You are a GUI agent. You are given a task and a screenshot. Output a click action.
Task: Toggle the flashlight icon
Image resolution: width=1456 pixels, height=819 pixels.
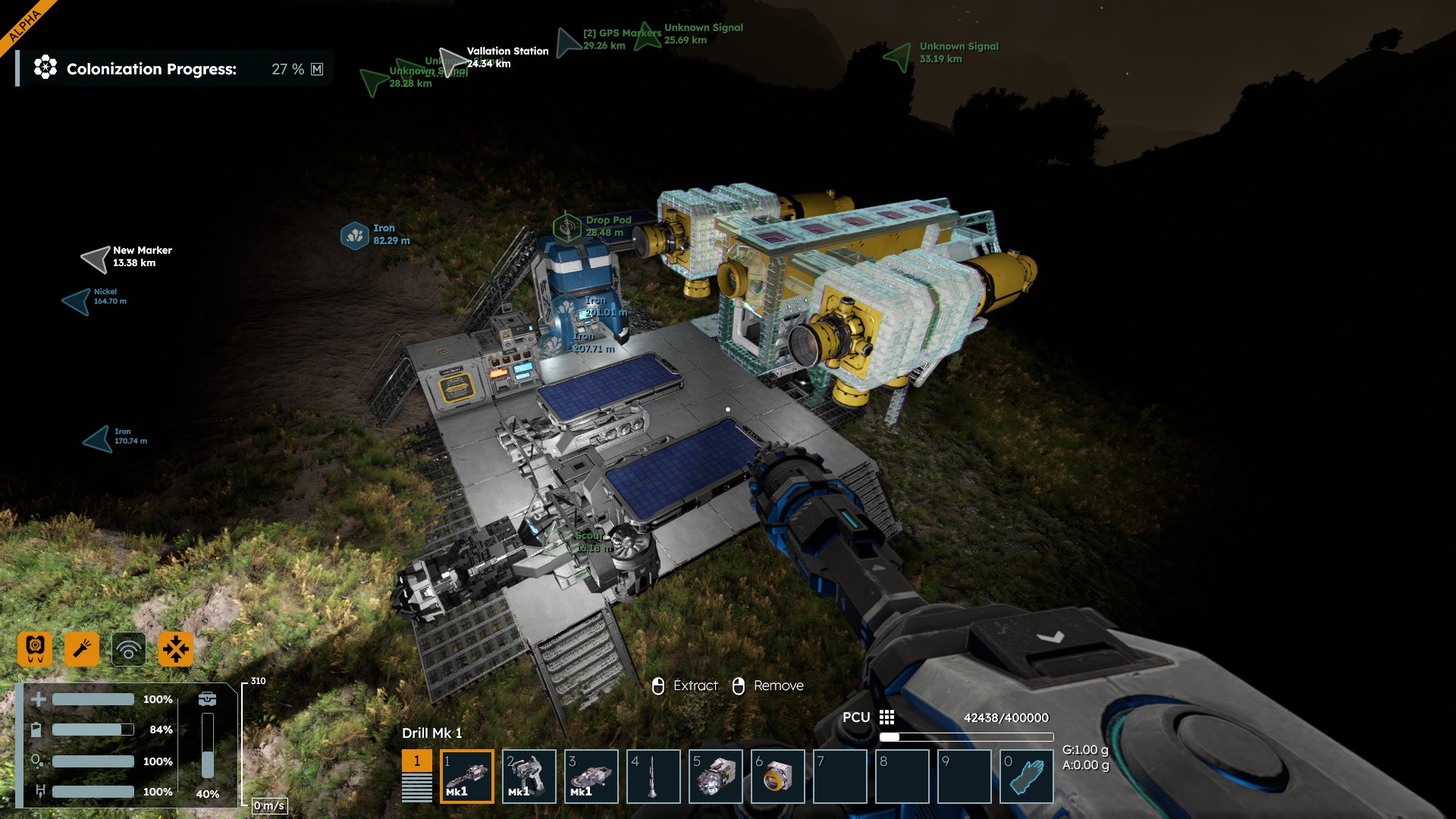(x=82, y=649)
